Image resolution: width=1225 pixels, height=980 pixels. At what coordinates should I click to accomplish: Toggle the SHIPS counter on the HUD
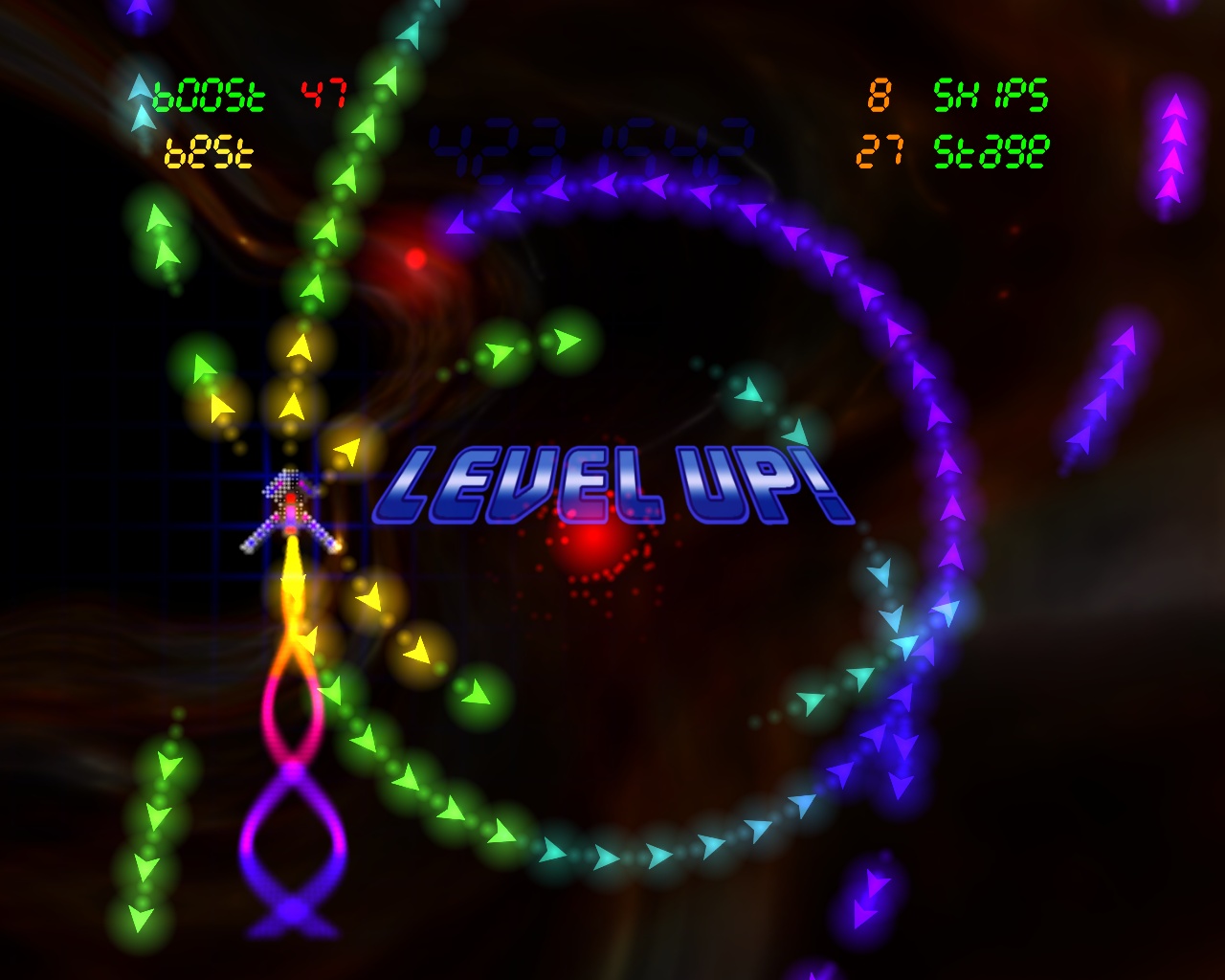coord(991,94)
